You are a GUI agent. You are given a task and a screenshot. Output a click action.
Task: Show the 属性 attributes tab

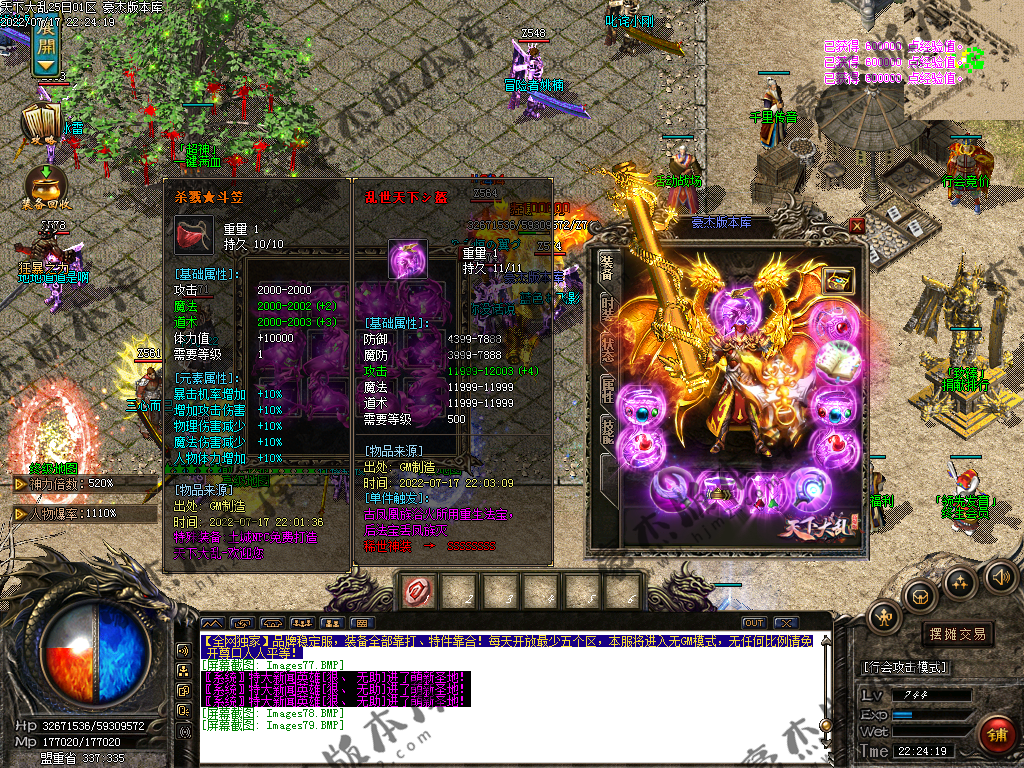pos(606,390)
